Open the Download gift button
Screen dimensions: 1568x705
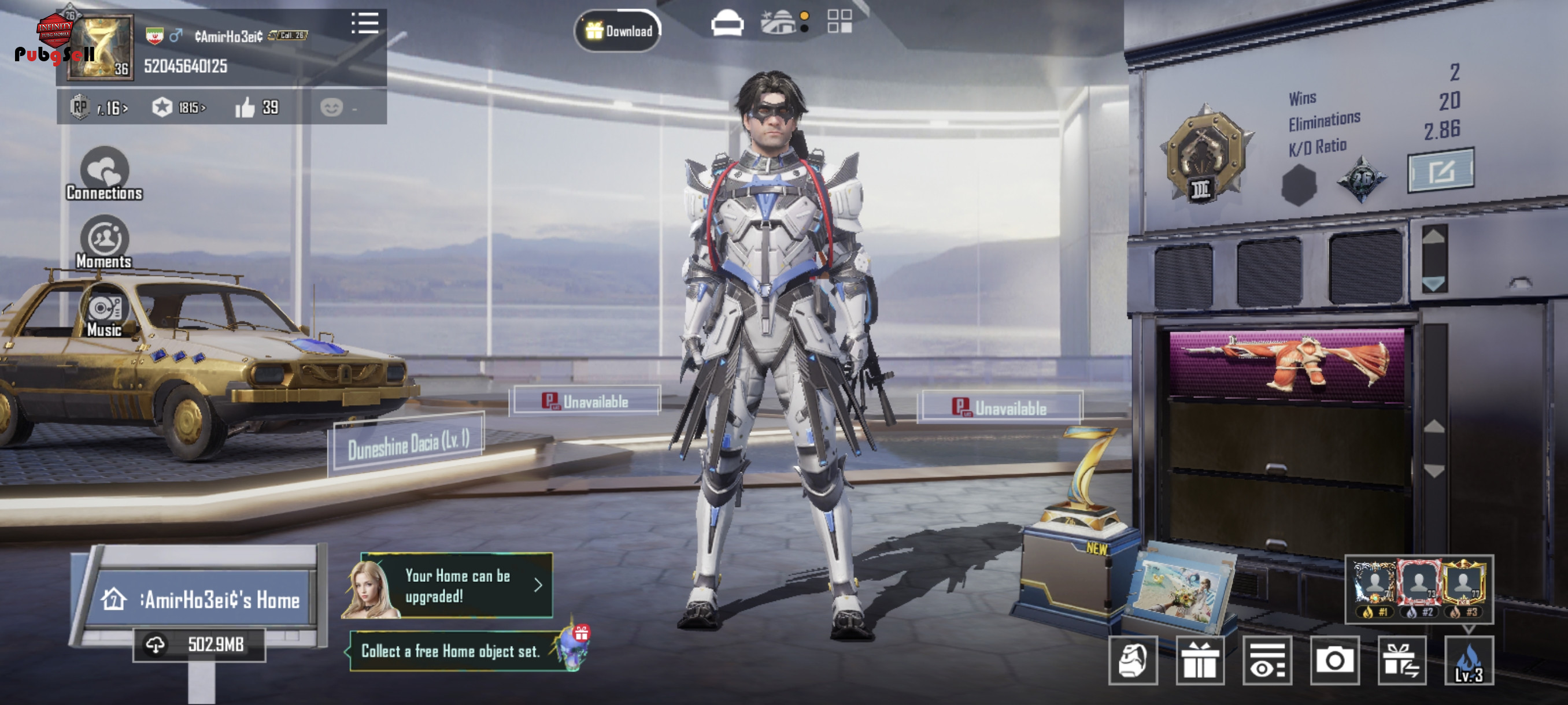pos(618,31)
